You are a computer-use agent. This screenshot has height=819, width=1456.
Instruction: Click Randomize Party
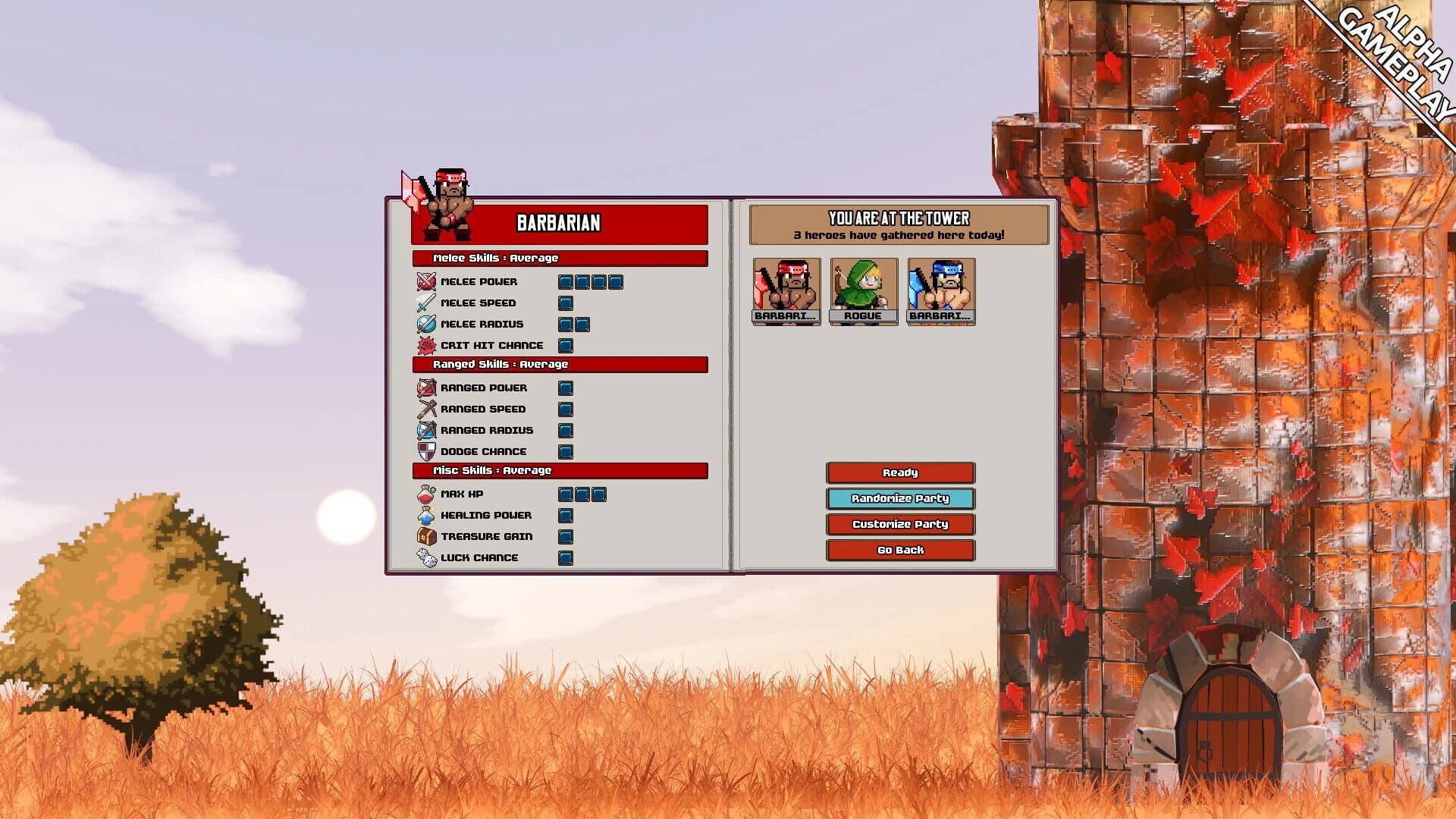[x=899, y=499]
